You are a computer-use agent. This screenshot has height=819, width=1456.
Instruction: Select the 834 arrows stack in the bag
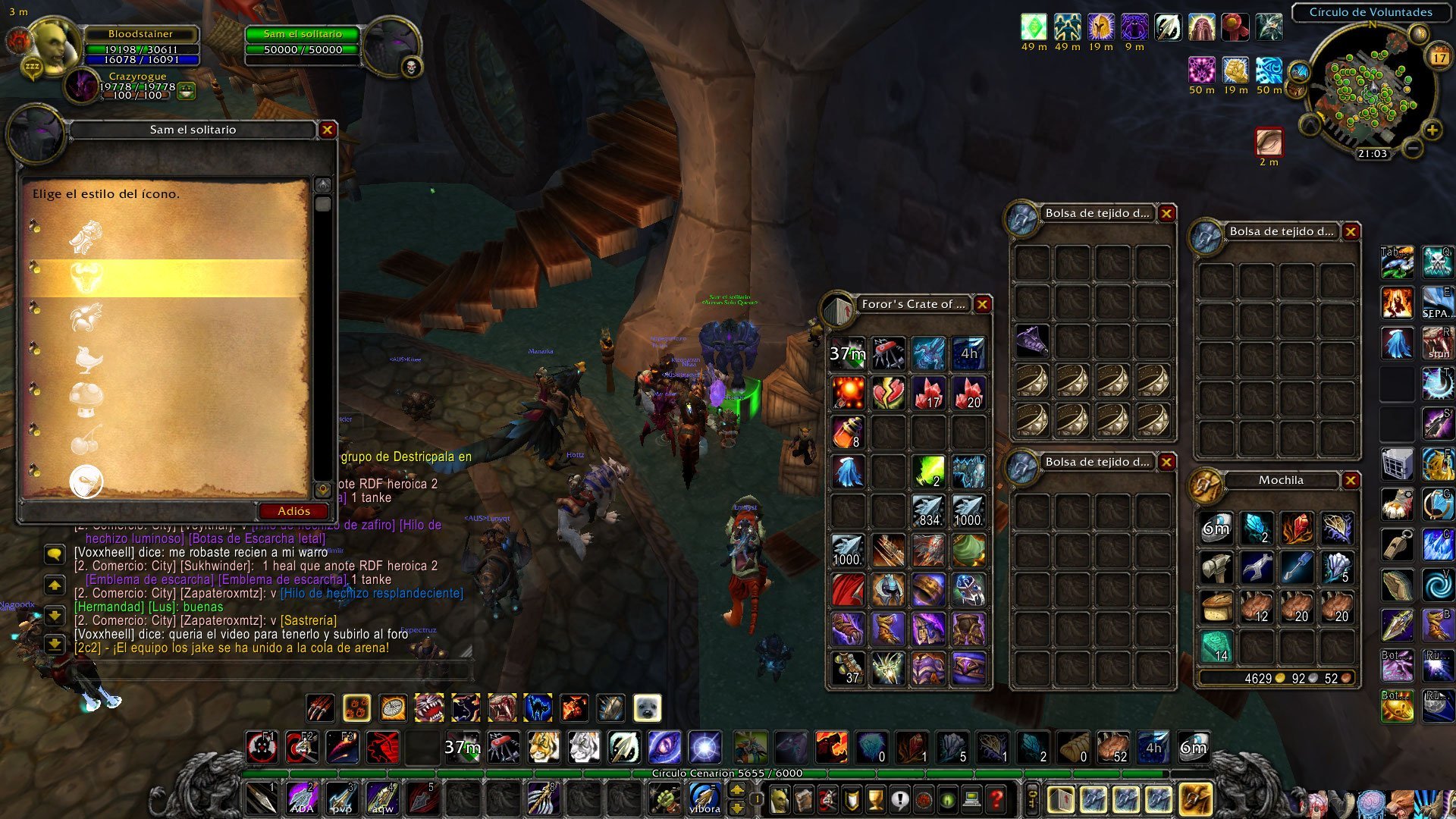[928, 511]
